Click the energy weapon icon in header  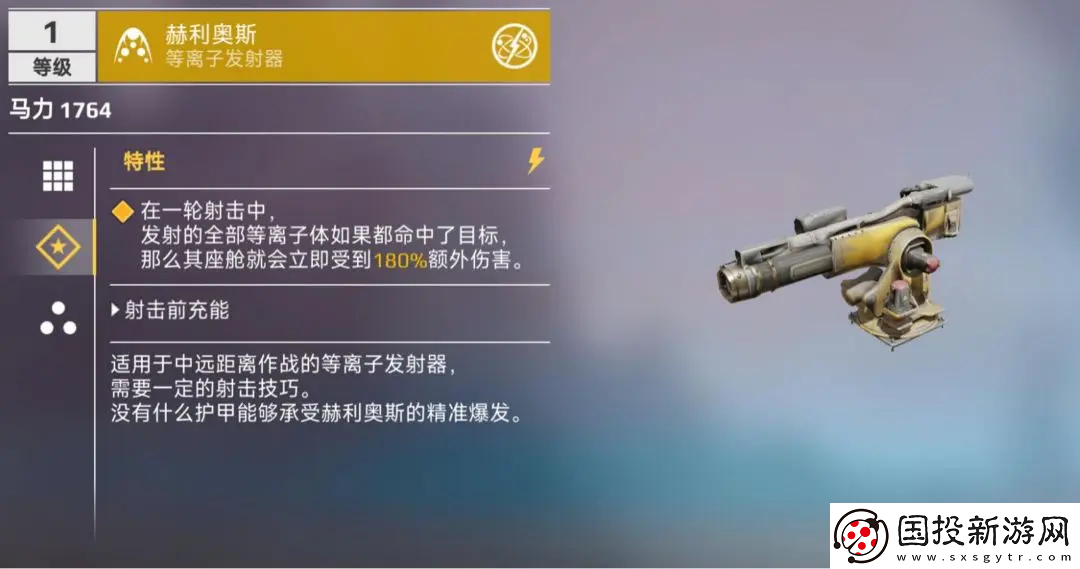click(x=514, y=46)
